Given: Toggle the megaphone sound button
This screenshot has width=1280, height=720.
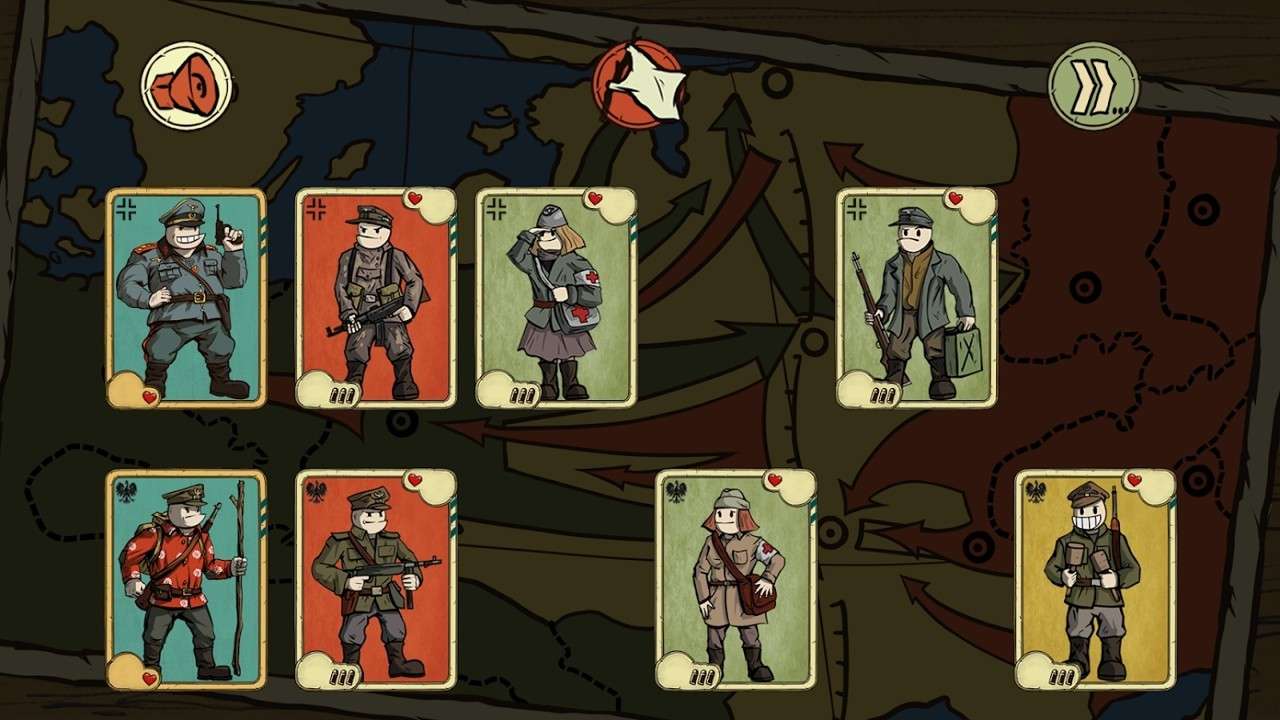Looking at the screenshot, I should tap(186, 85).
